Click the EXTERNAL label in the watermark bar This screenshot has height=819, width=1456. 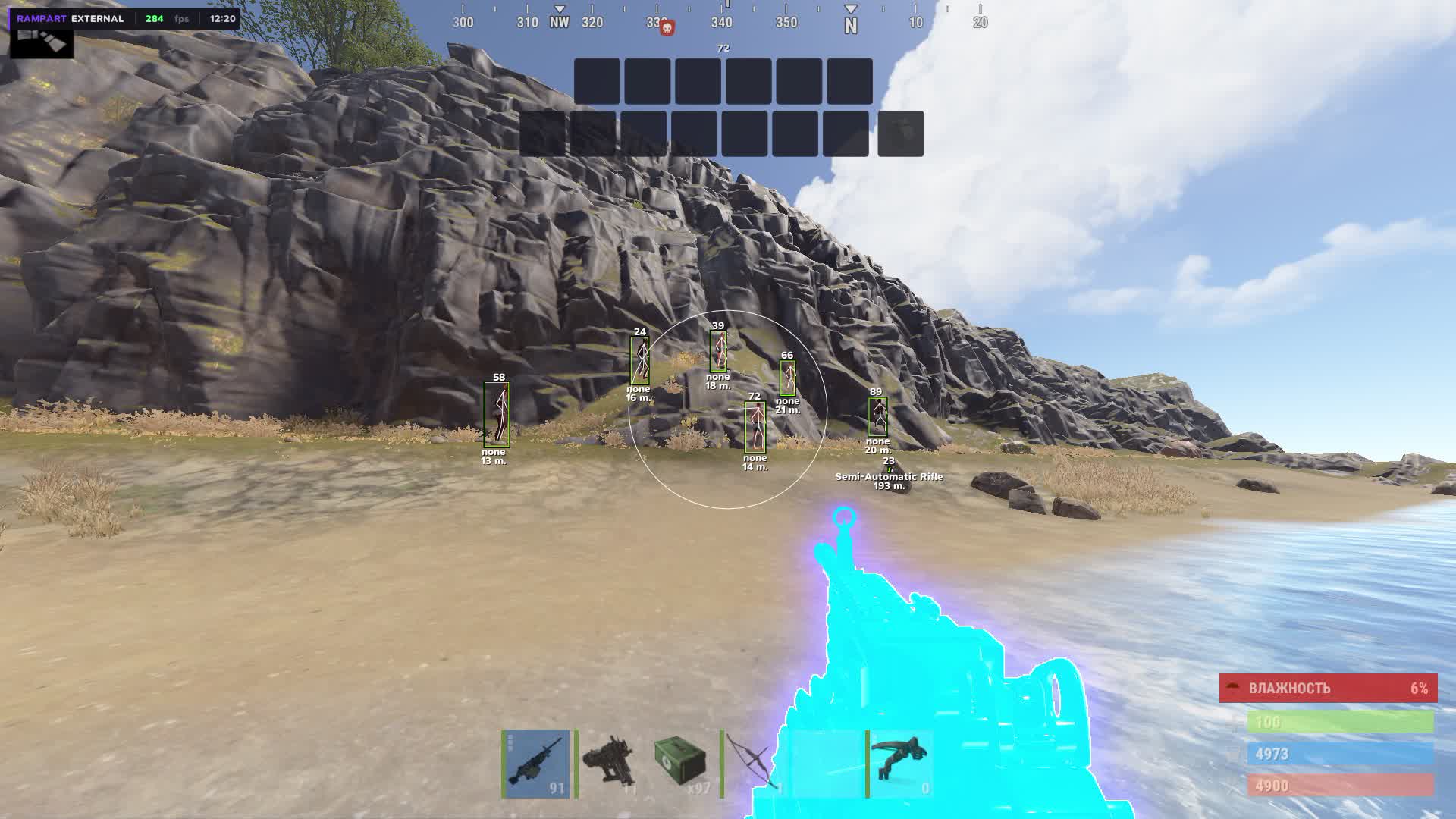pyautogui.click(x=98, y=17)
